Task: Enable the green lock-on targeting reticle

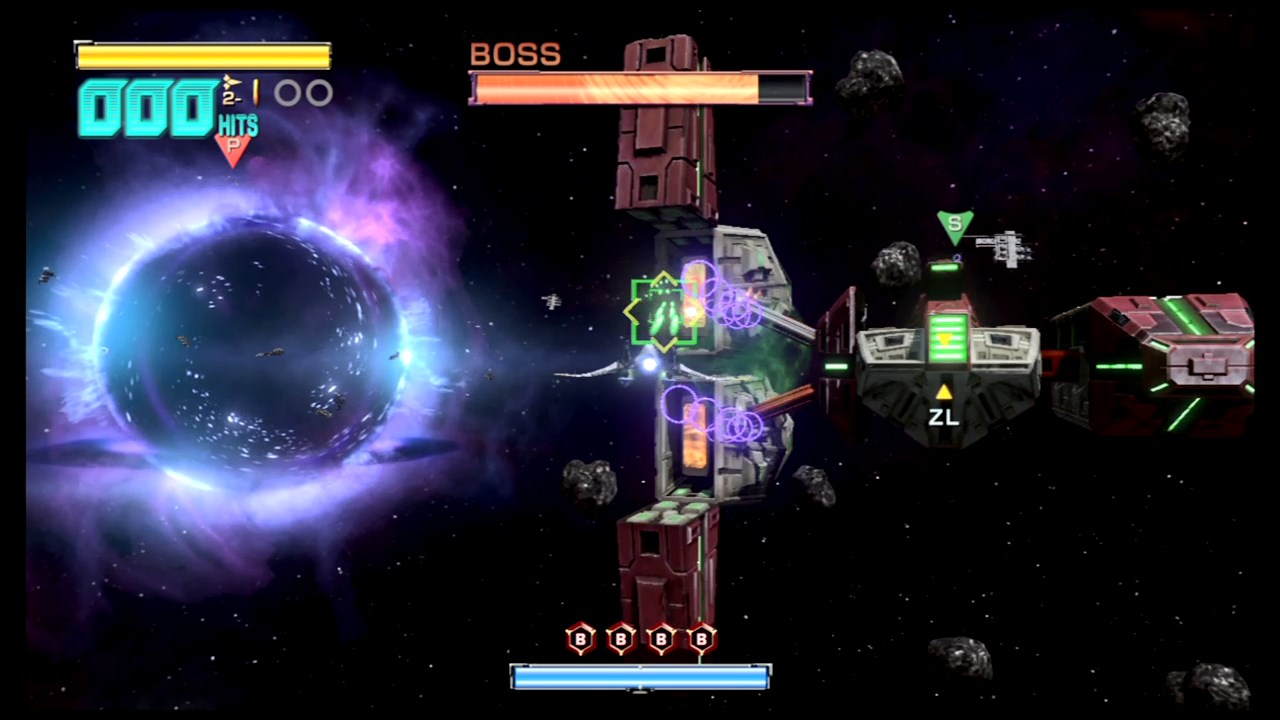Action: (x=662, y=310)
